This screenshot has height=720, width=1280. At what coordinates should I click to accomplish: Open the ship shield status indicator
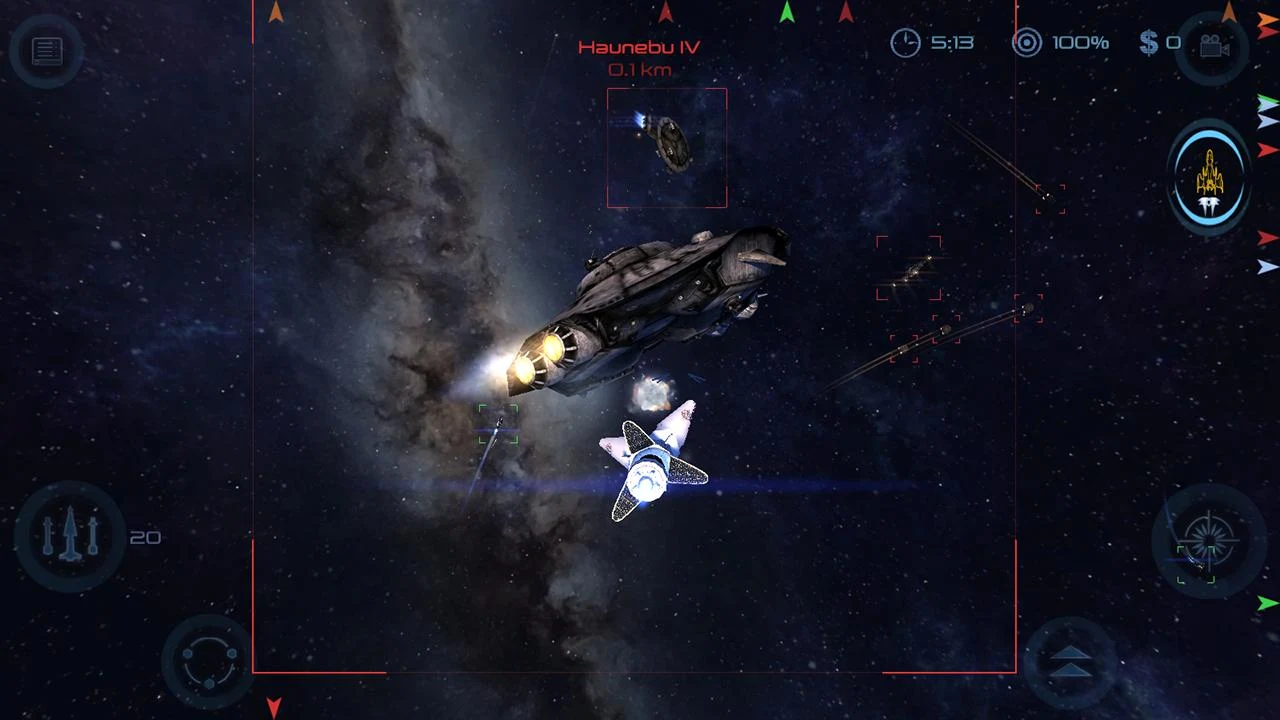pos(1208,178)
